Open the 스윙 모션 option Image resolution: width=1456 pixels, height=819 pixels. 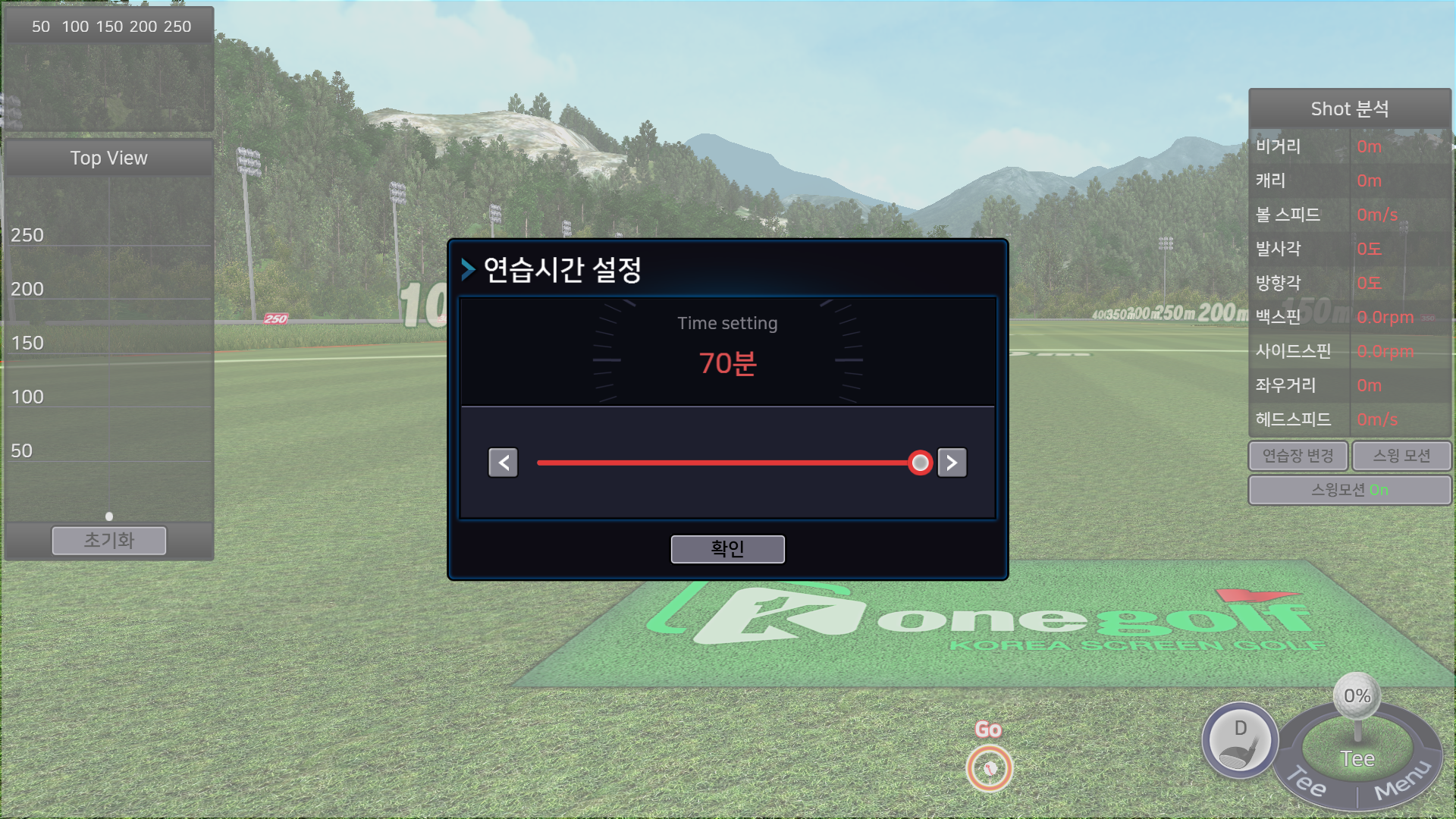tap(1401, 456)
